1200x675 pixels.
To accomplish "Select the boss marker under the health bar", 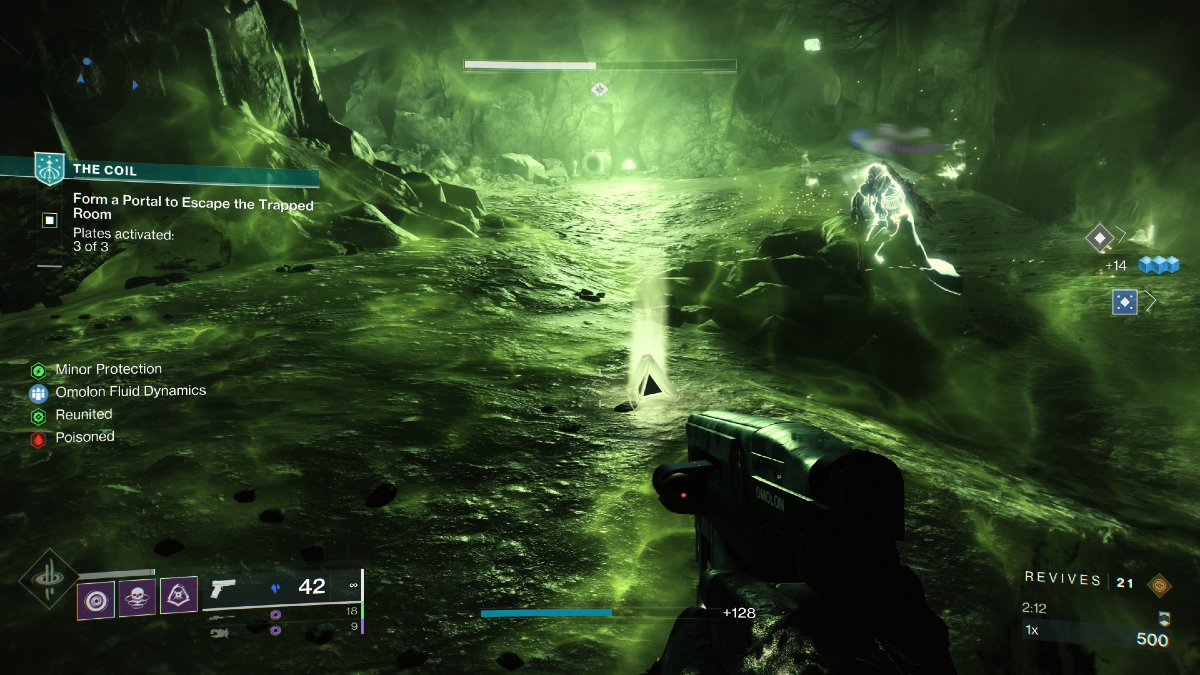I will tap(599, 90).
